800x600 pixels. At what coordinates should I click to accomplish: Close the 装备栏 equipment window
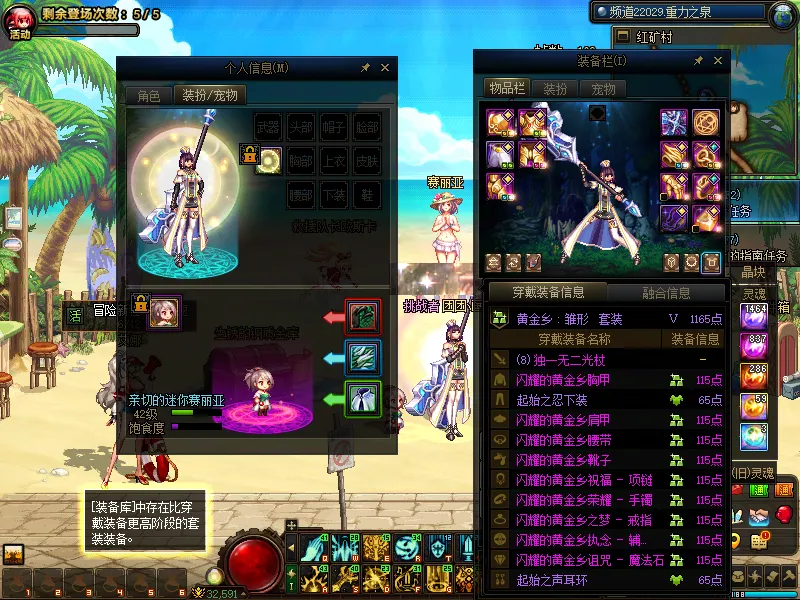(719, 62)
